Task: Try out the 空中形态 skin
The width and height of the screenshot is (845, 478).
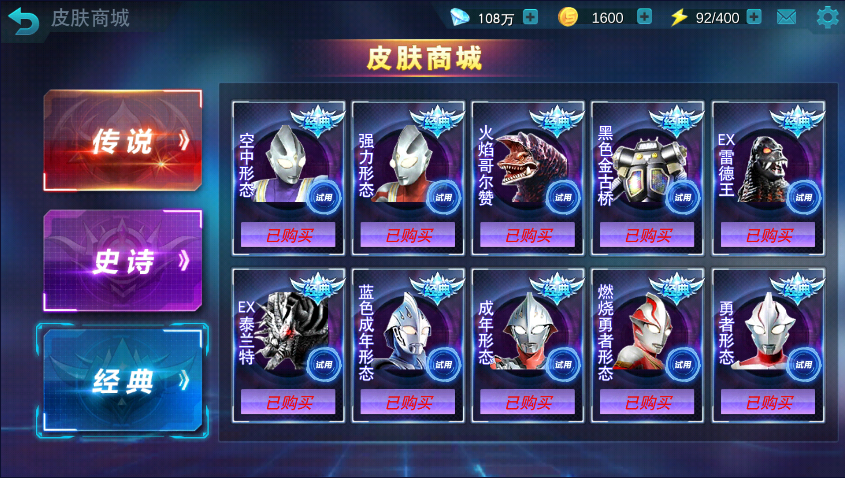Action: click(x=323, y=197)
